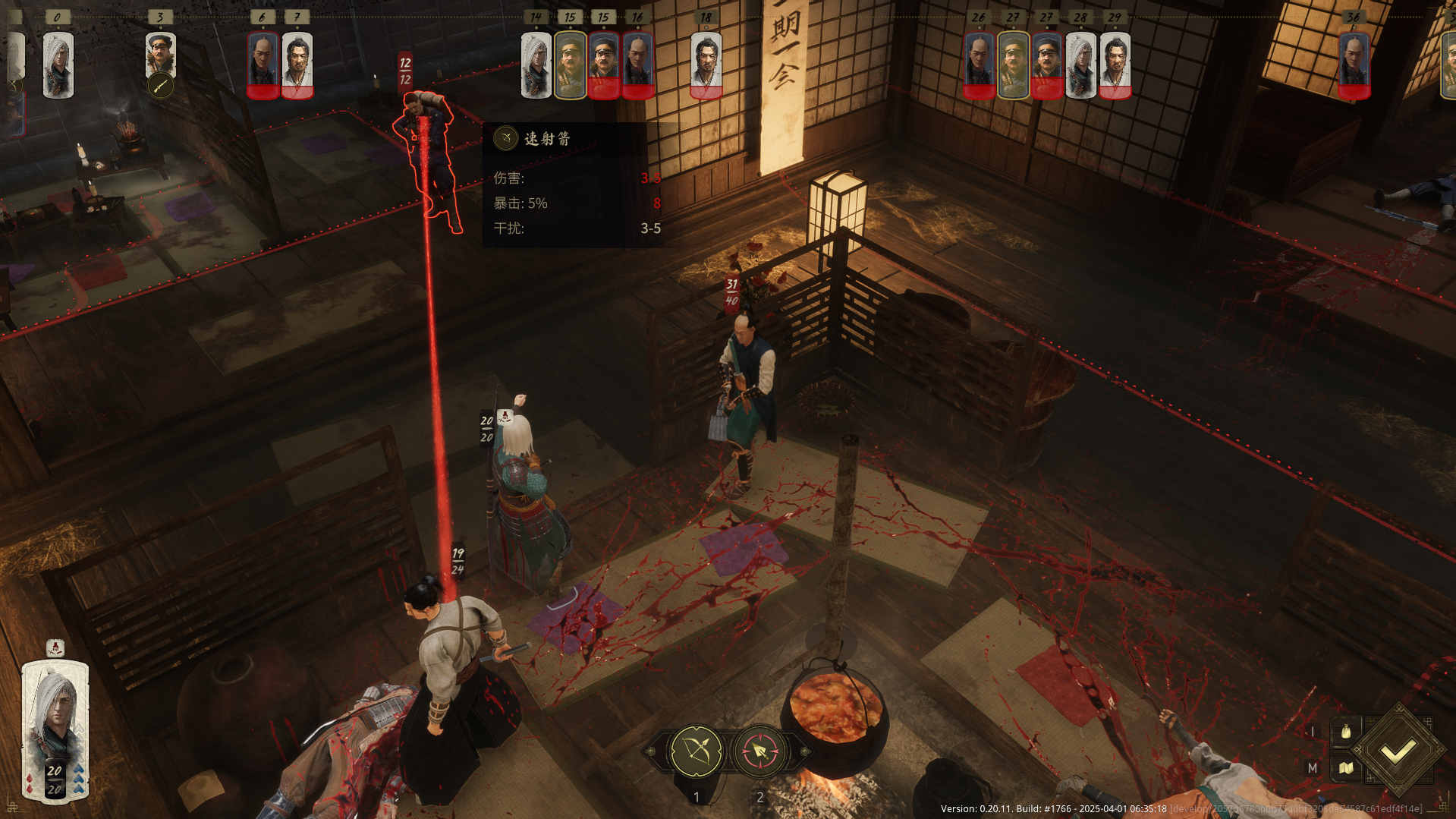Select the bow shot ability
This screenshot has height=819, width=1456.
pos(697,751)
